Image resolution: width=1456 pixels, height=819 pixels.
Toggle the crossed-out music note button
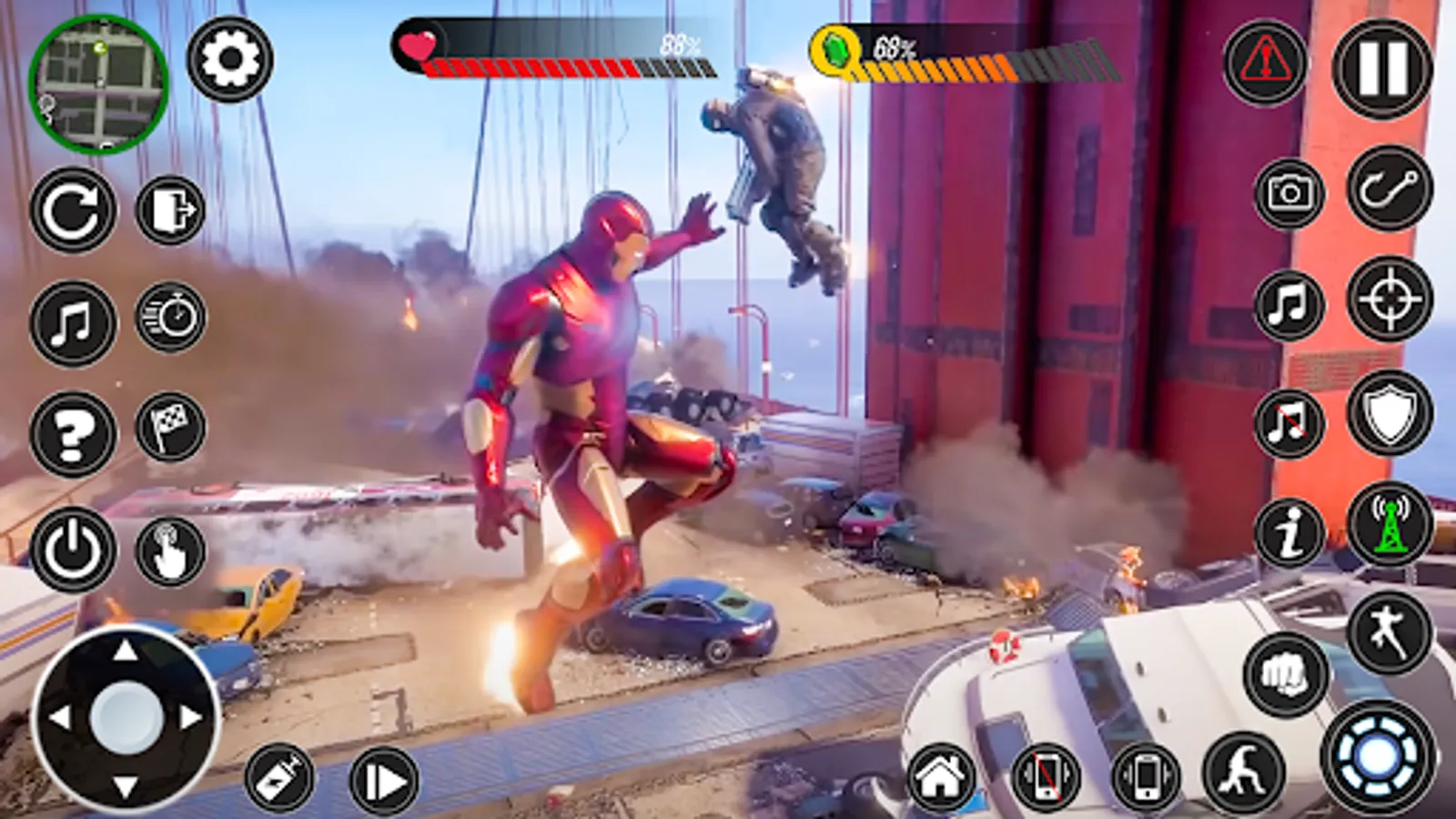[x=1289, y=423]
